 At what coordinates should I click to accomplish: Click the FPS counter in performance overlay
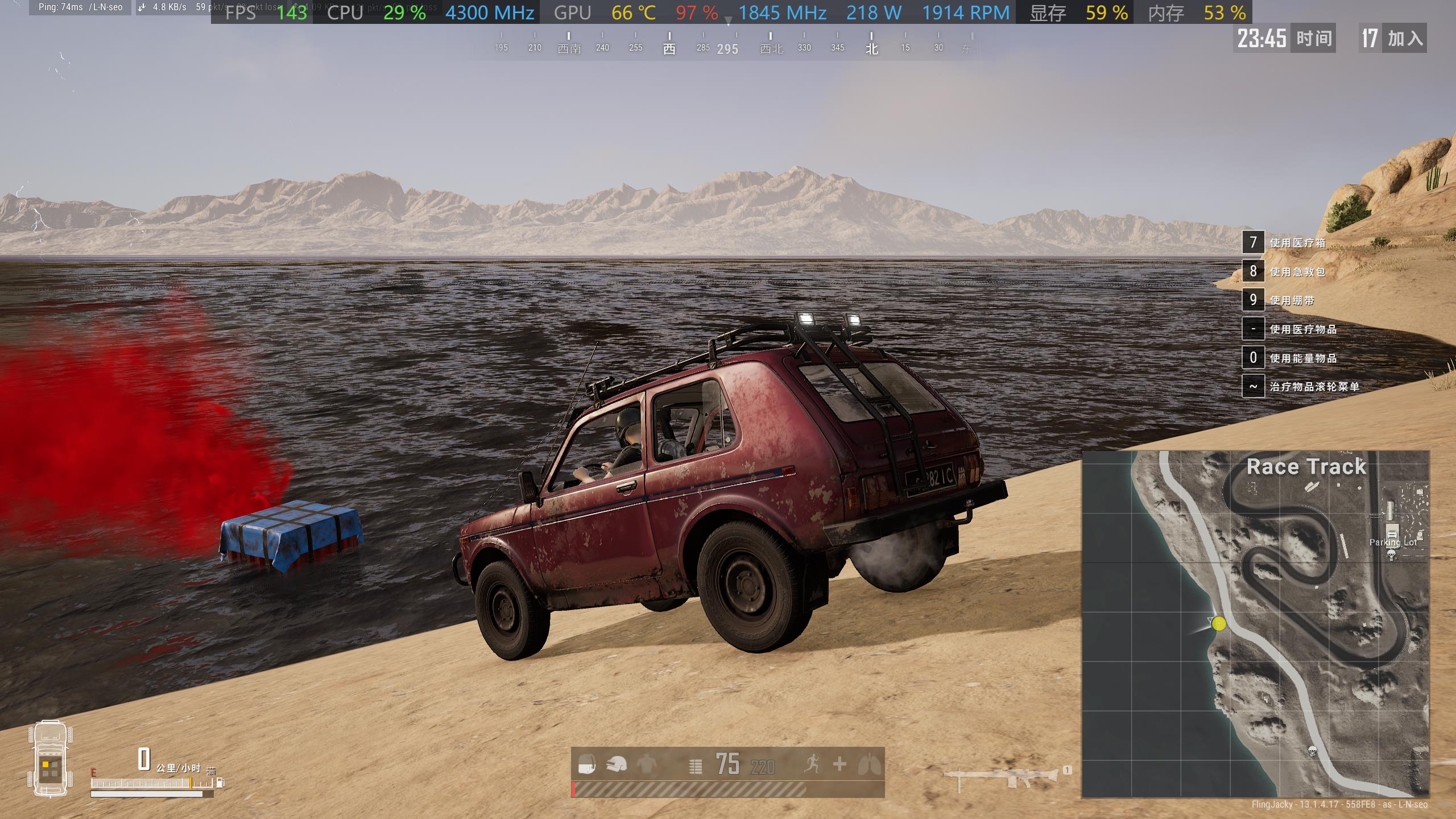pyautogui.click(x=265, y=13)
